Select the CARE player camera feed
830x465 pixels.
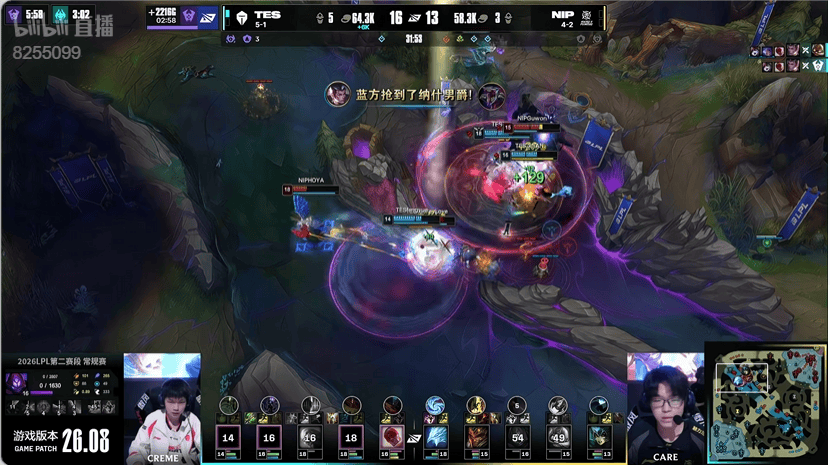665,408
